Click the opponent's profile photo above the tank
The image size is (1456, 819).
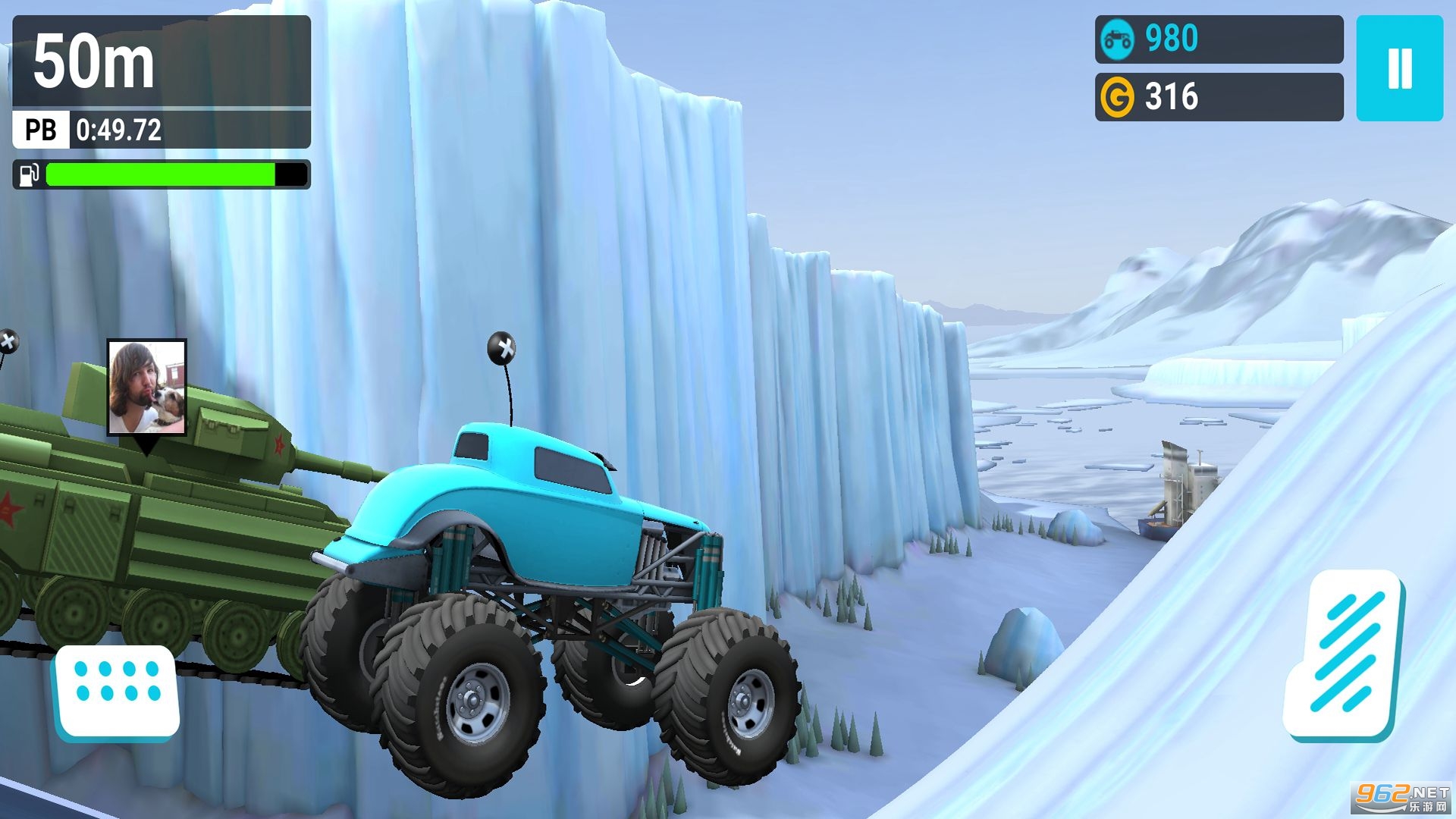point(146,387)
